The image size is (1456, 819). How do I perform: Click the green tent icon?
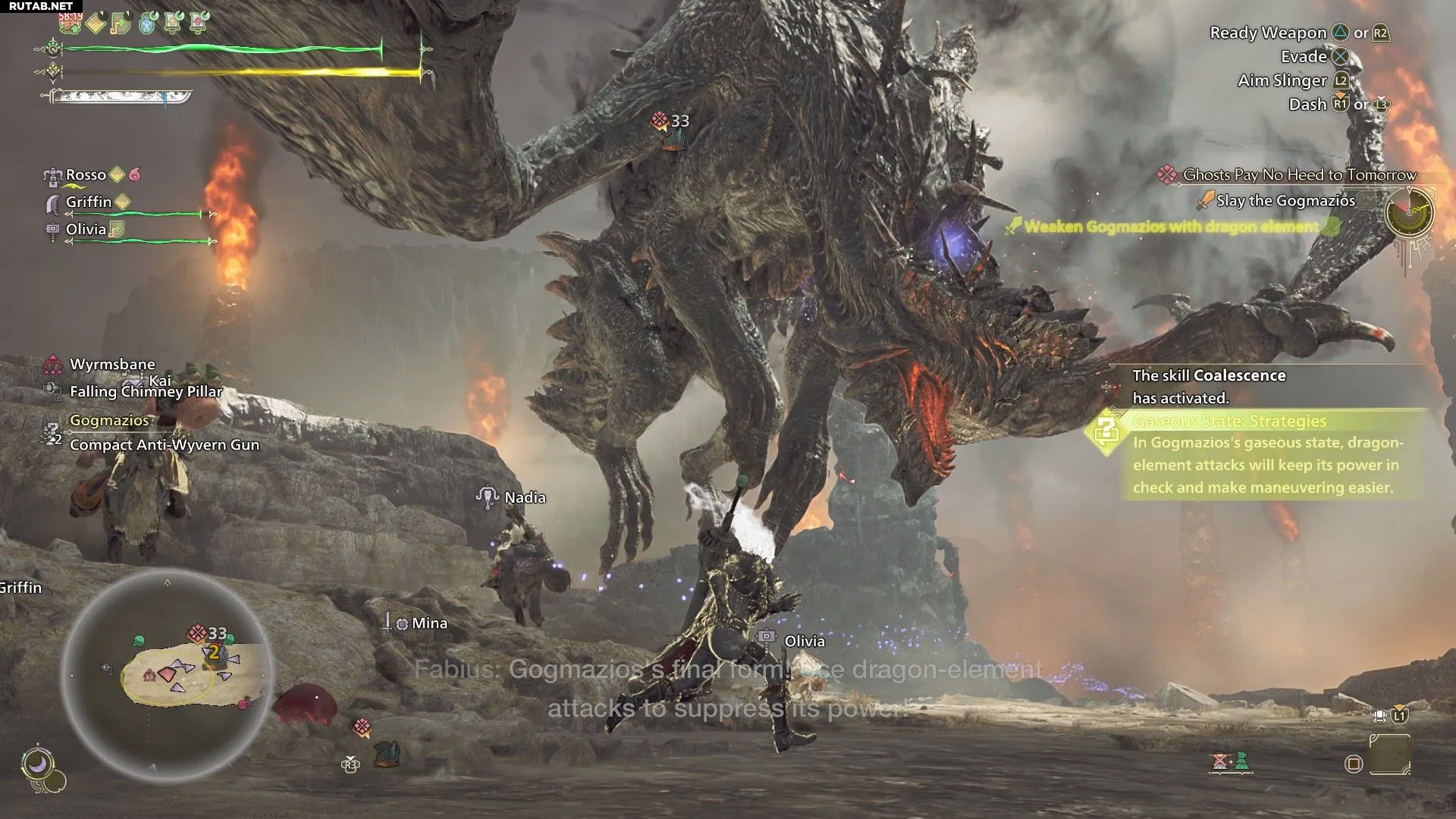pos(1242,761)
